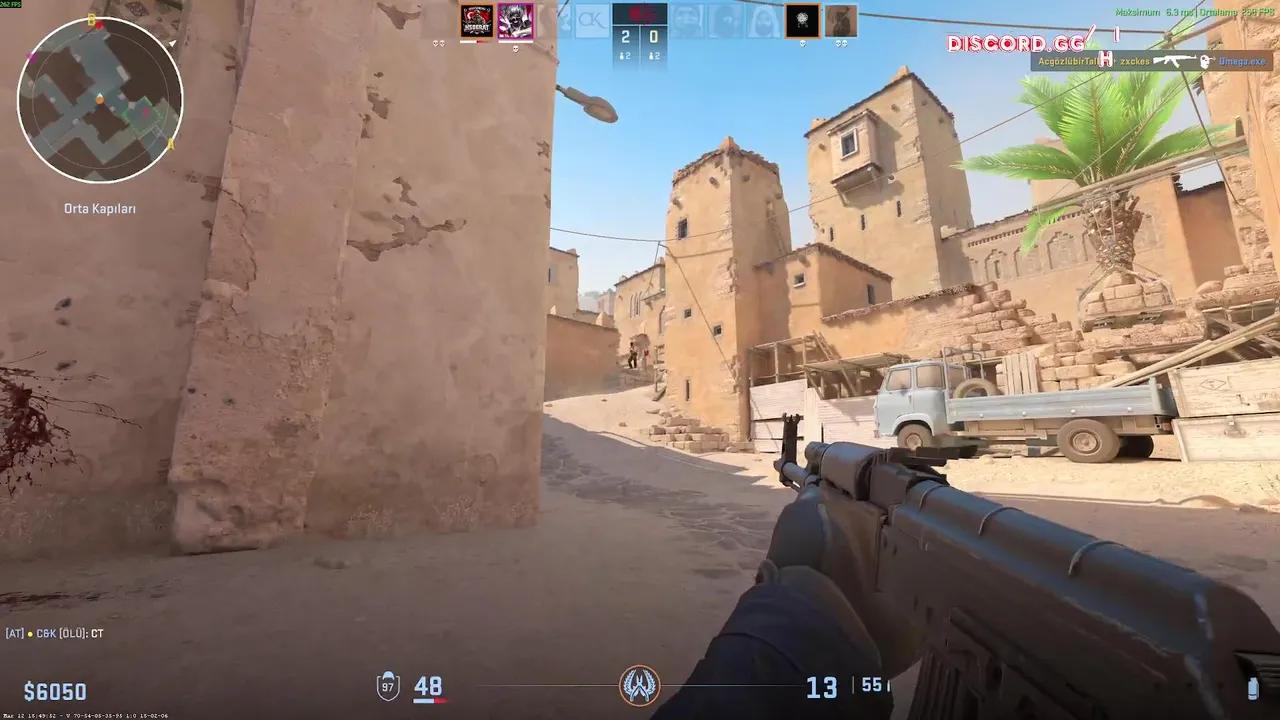
Task: Click the skull icon under the dead teammate avatar
Action: pos(516,47)
